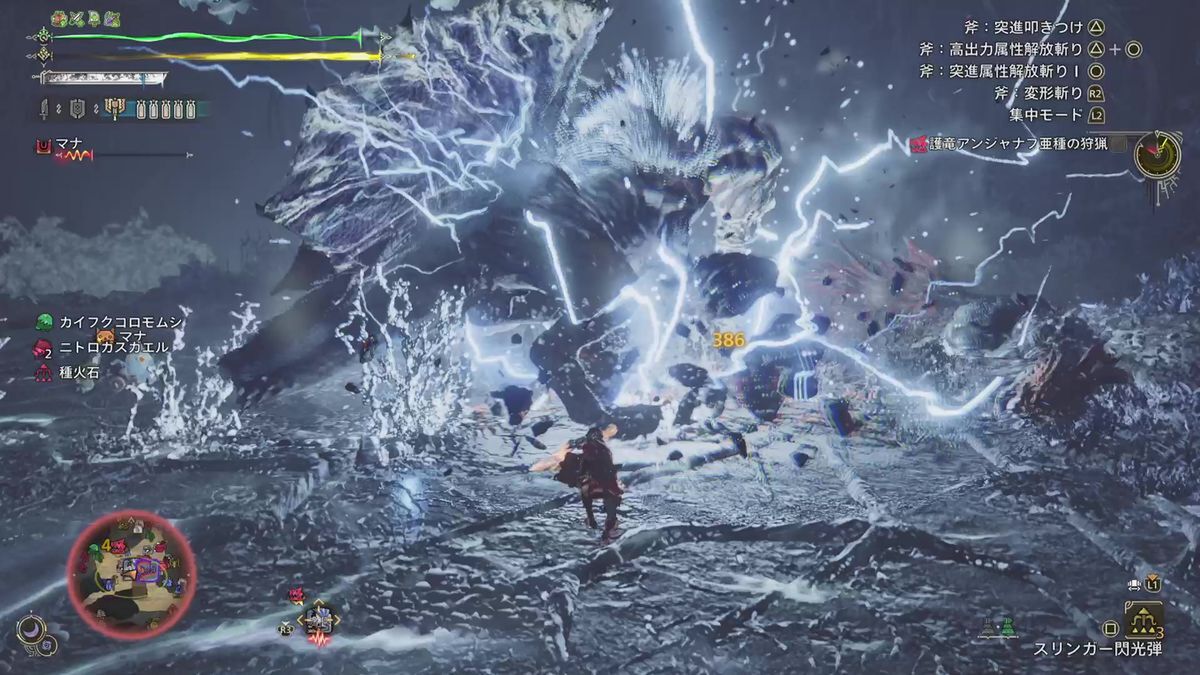
Task: Open the circular minimap
Action: [x=131, y=573]
